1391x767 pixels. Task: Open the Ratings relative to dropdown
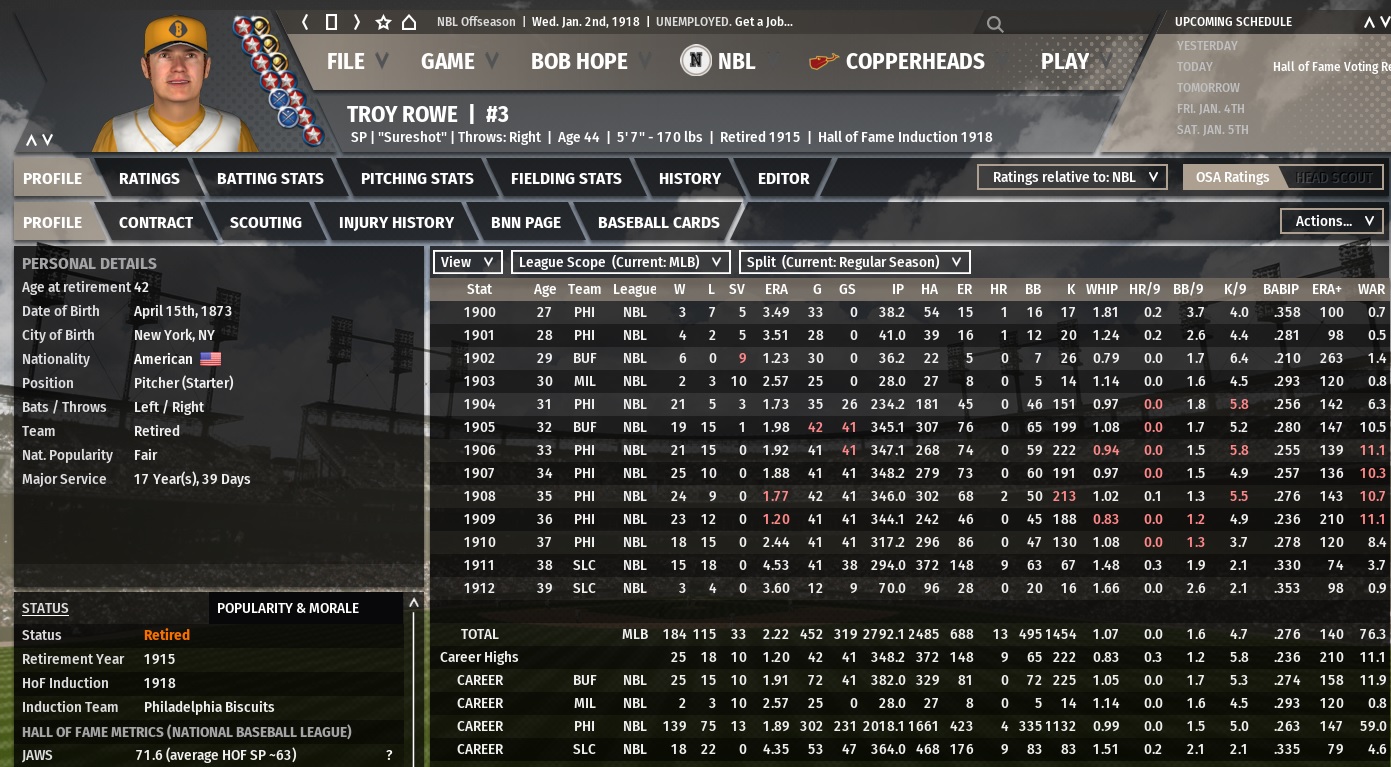coord(1073,177)
